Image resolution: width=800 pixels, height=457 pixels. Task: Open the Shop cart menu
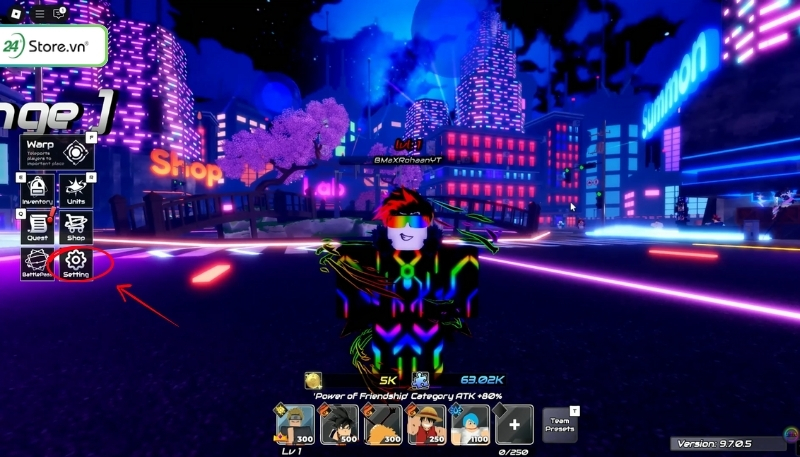click(x=76, y=227)
